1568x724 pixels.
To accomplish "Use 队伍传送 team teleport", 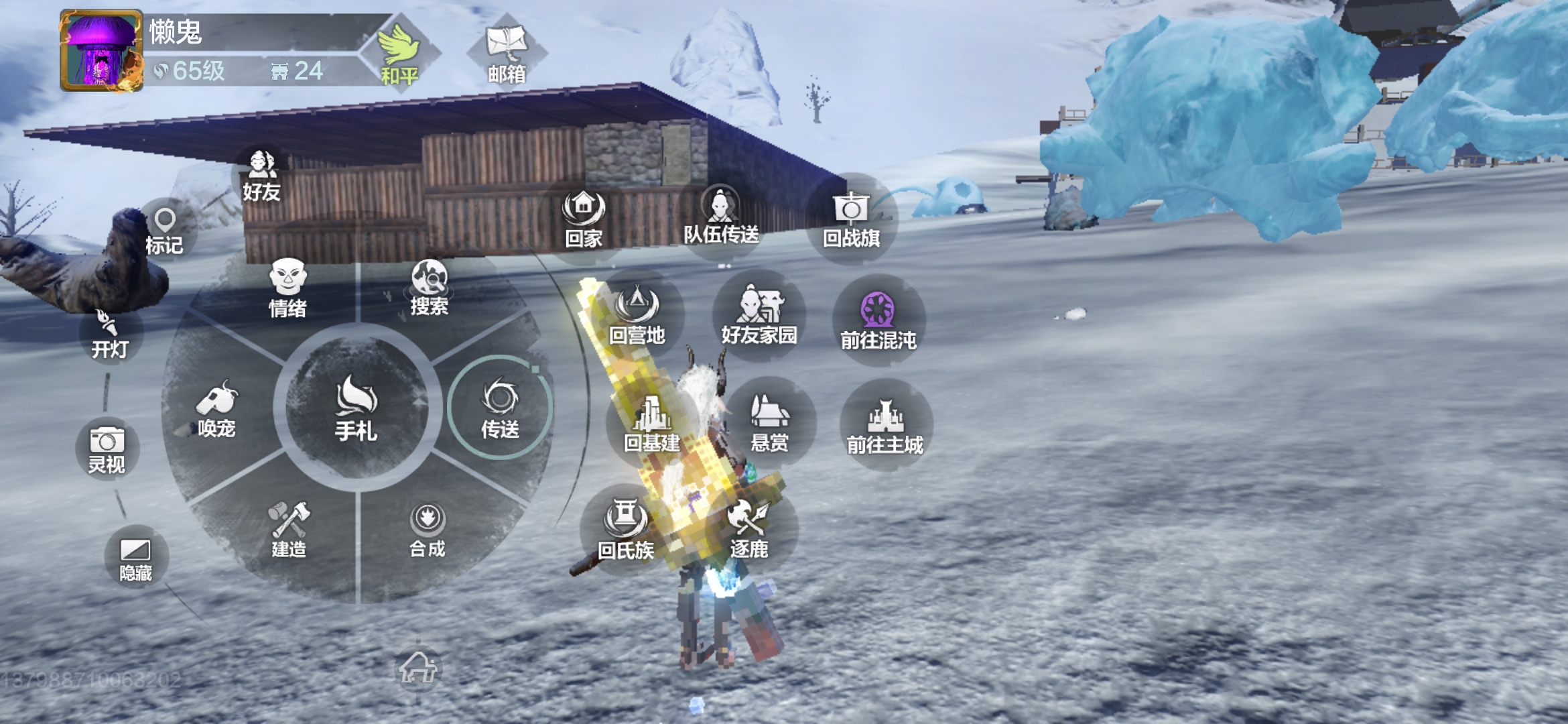I will click(721, 216).
